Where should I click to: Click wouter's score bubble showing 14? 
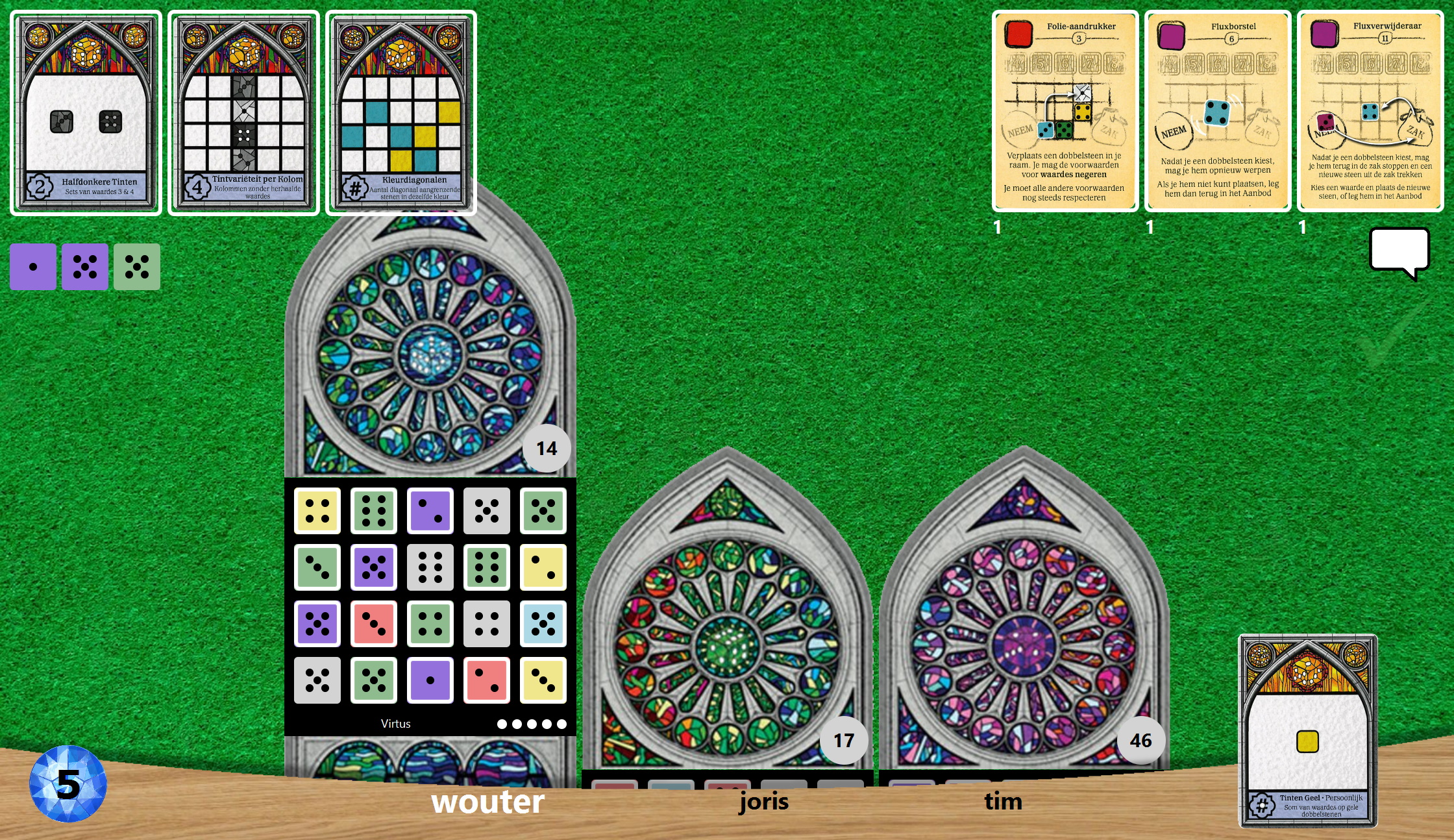(546, 447)
